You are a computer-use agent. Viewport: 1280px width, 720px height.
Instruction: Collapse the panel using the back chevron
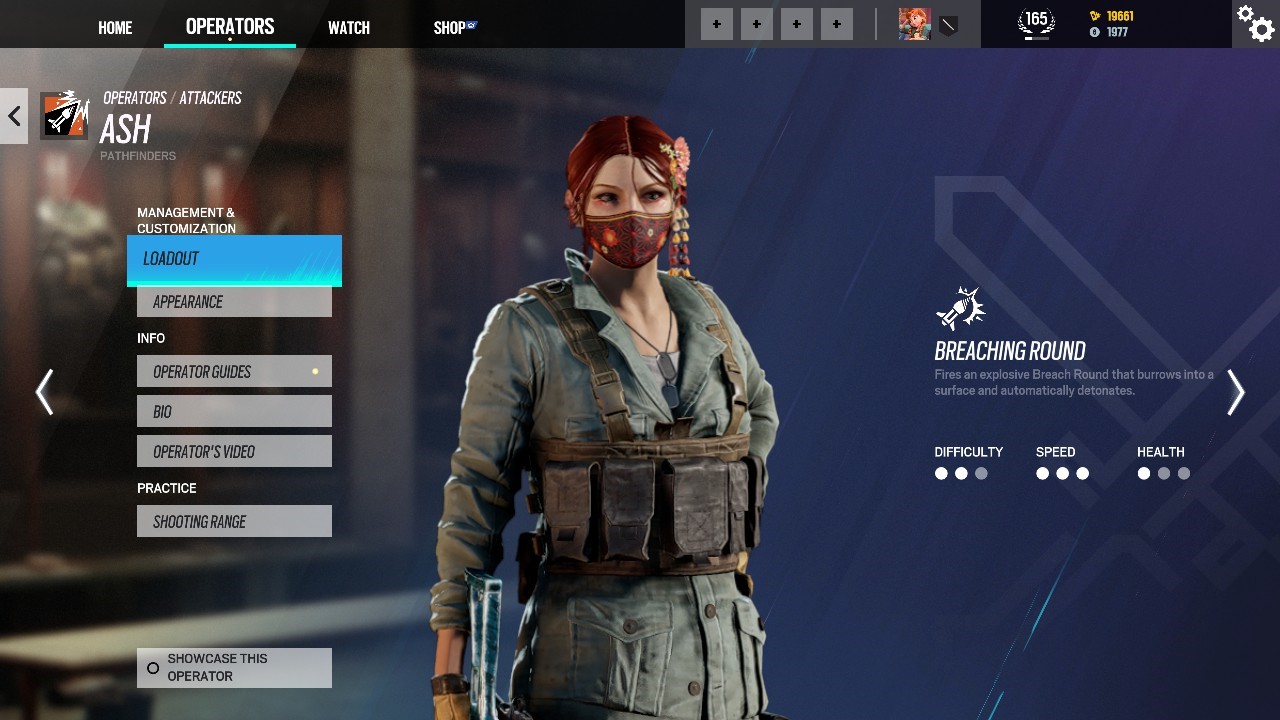tap(13, 115)
